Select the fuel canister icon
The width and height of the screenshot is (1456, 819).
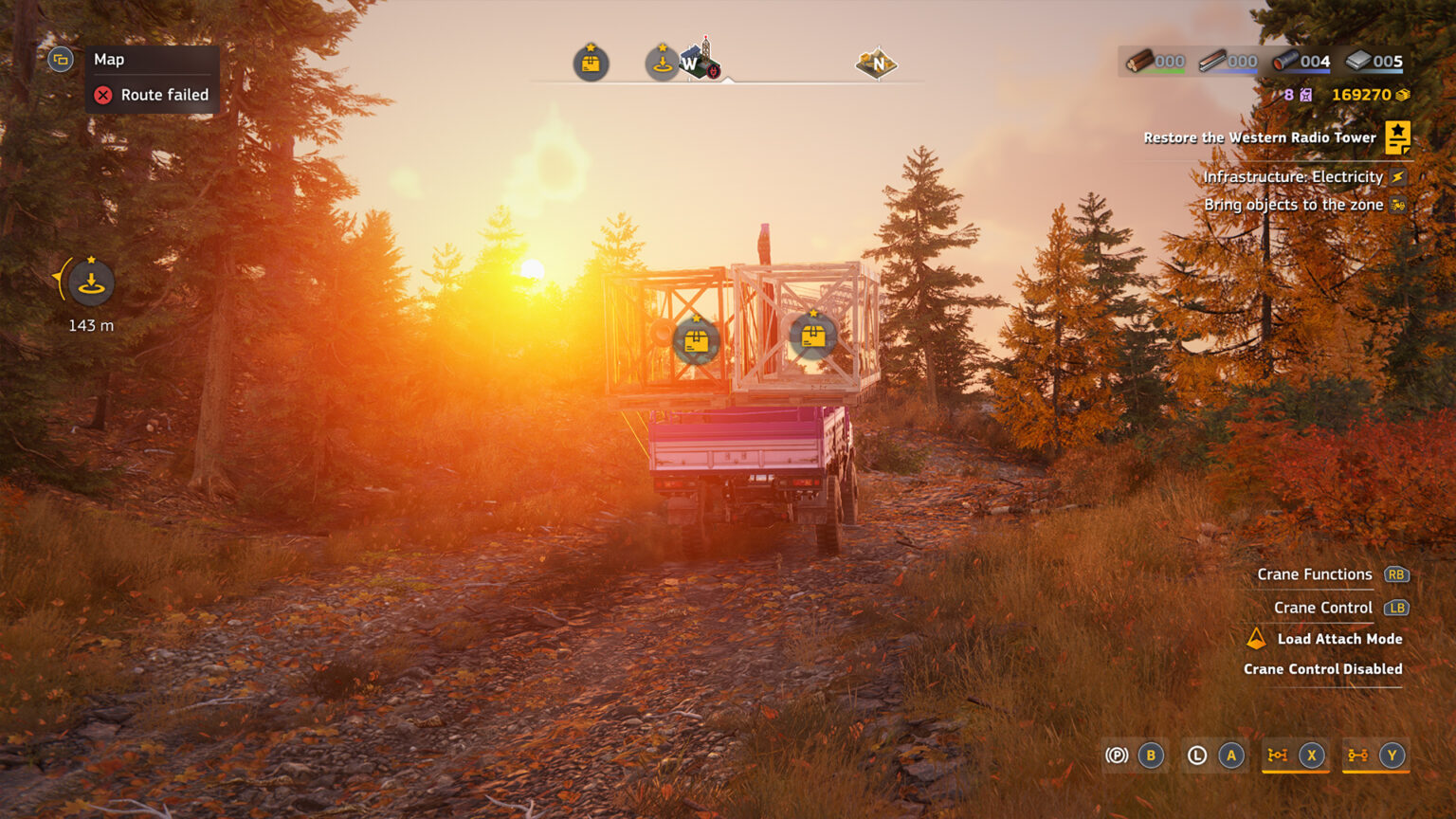[1305, 95]
